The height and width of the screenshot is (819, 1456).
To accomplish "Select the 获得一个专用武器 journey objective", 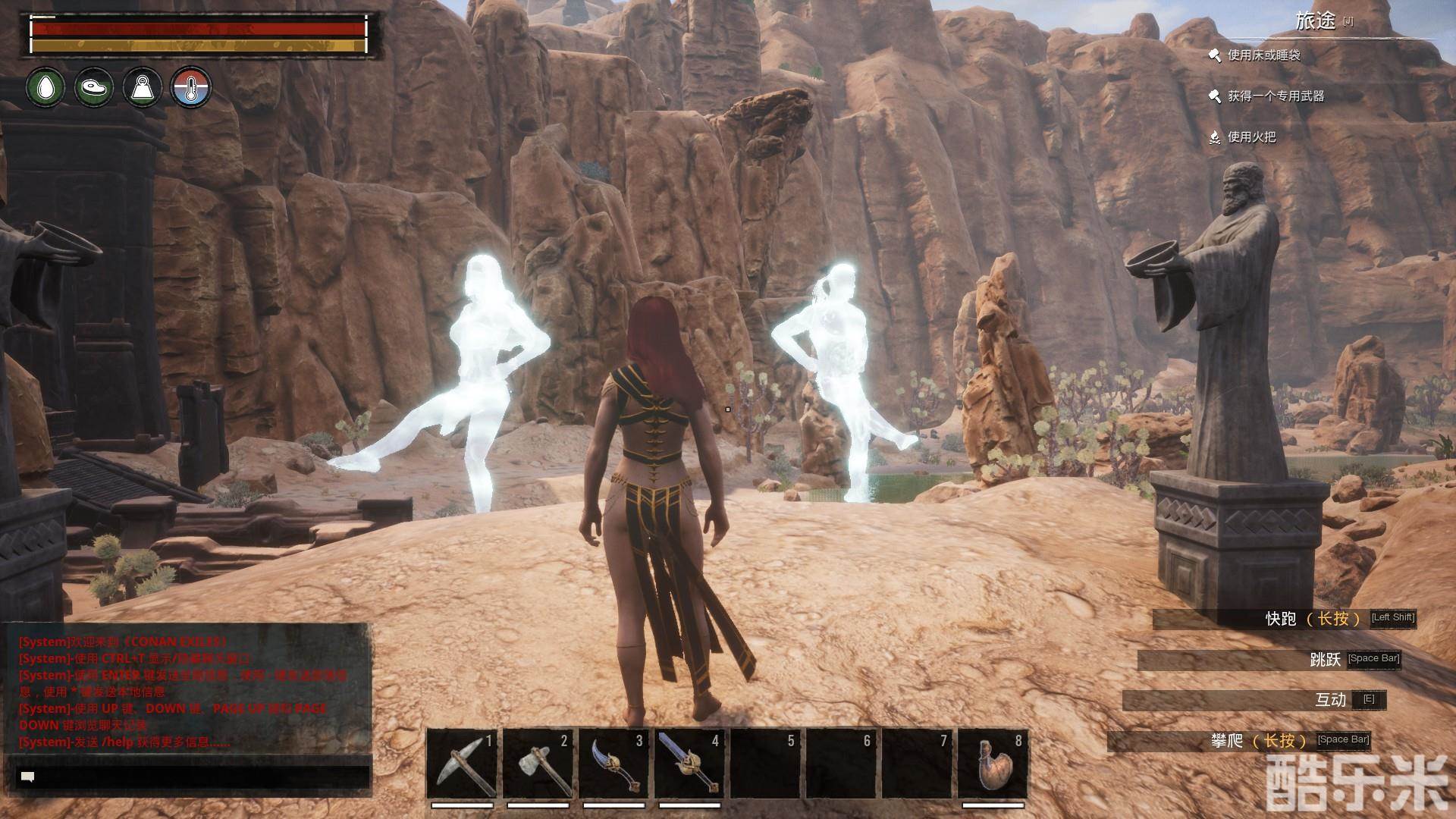I will click(1276, 96).
